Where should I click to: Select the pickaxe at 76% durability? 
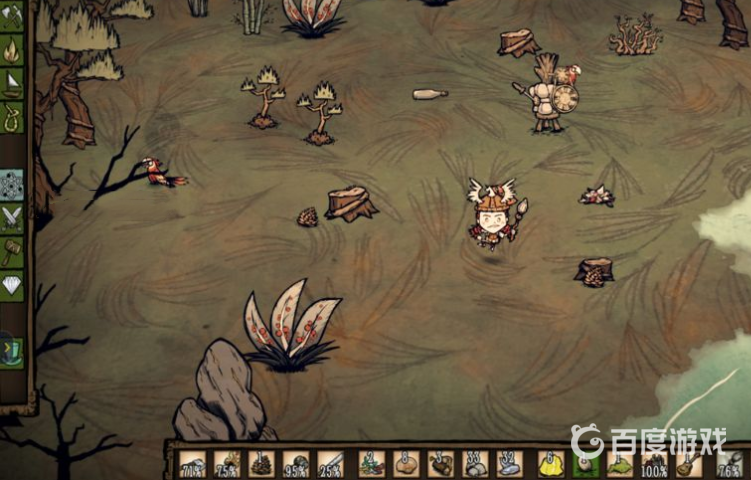point(729,464)
